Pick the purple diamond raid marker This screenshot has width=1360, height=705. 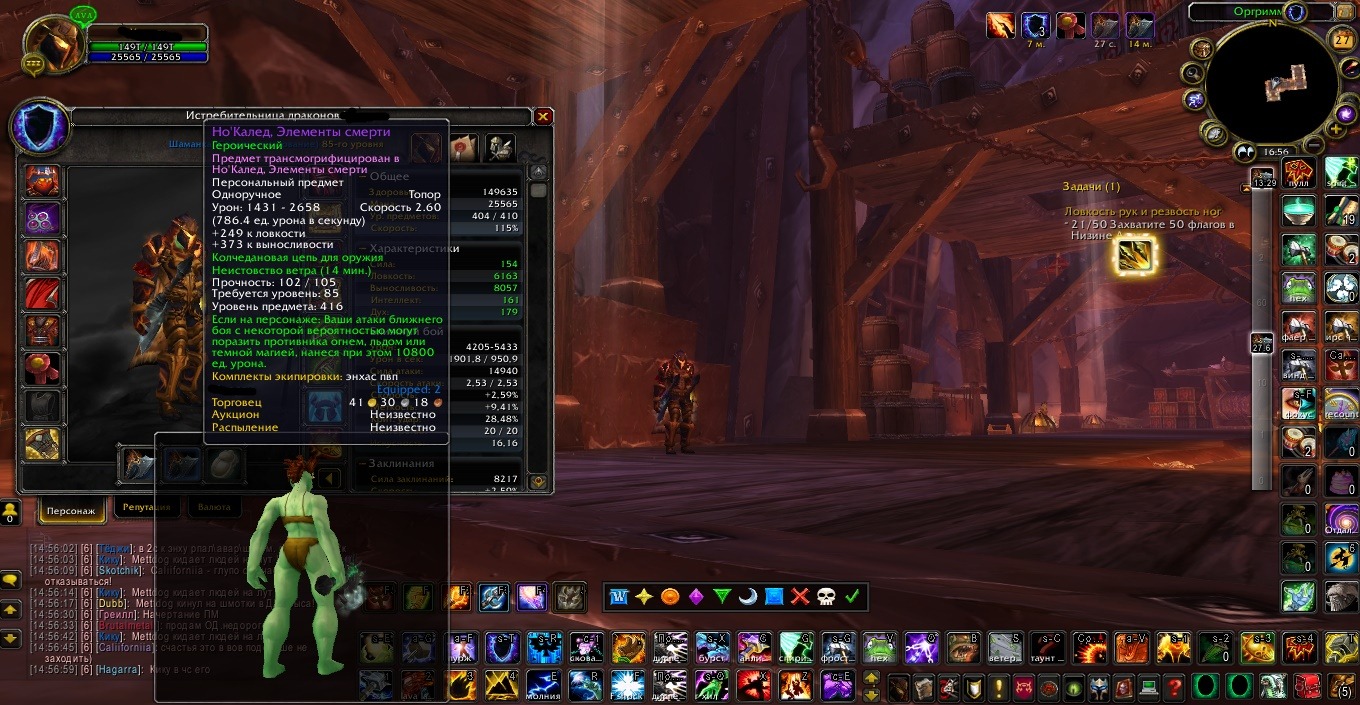click(x=696, y=597)
